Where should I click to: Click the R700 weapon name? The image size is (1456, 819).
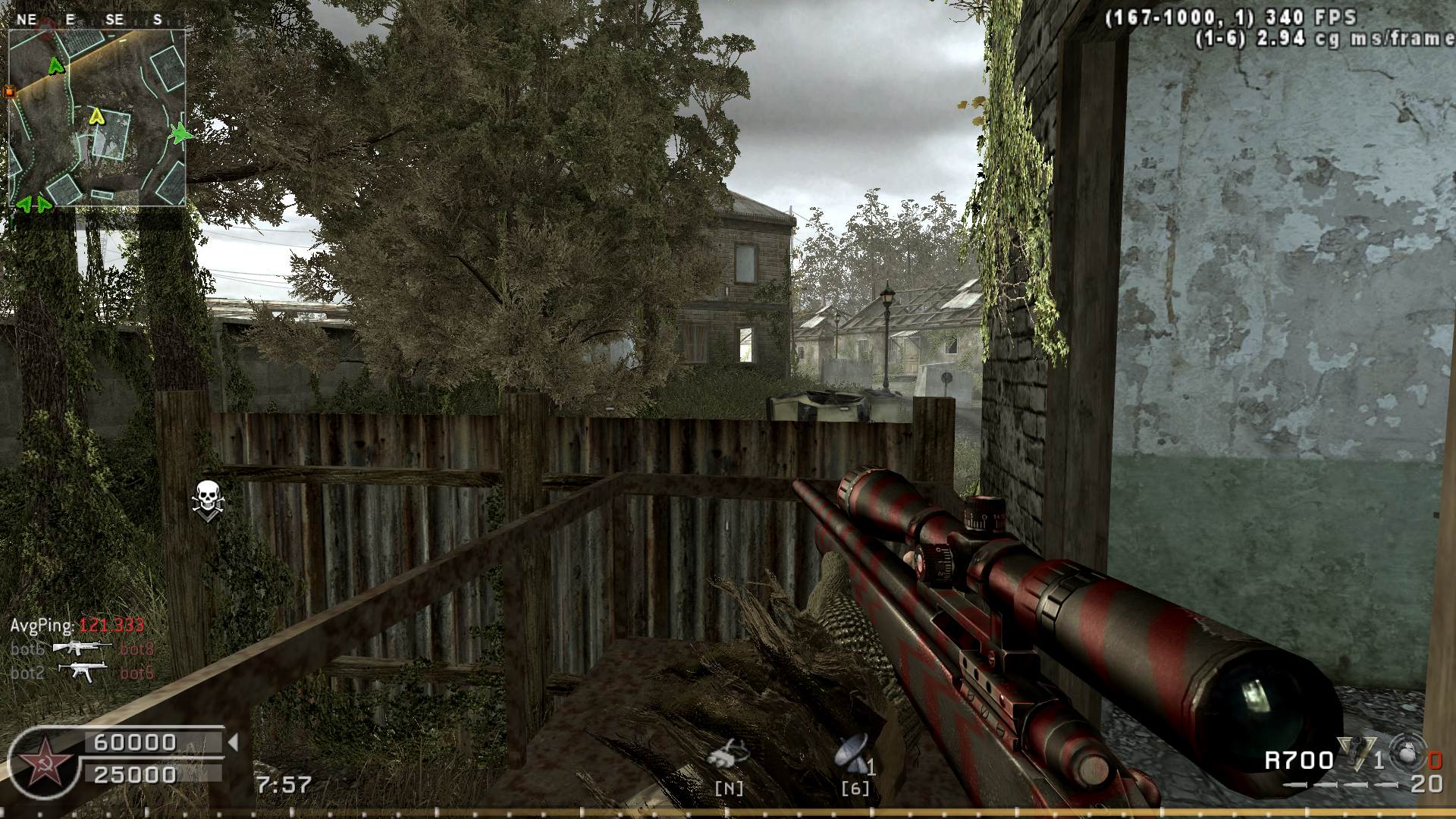click(x=1298, y=760)
